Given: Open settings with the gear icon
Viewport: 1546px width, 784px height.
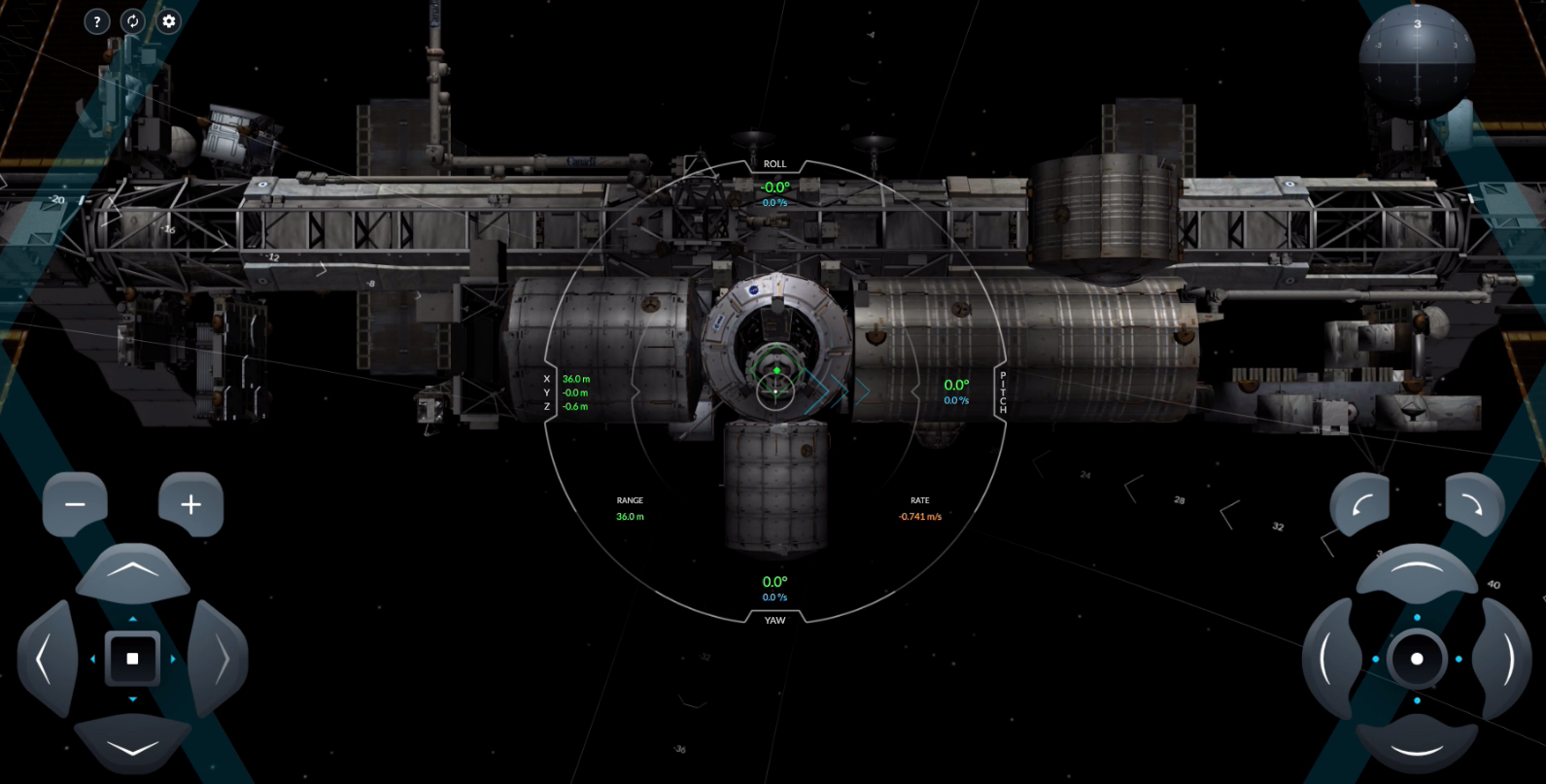Looking at the screenshot, I should (x=169, y=21).
